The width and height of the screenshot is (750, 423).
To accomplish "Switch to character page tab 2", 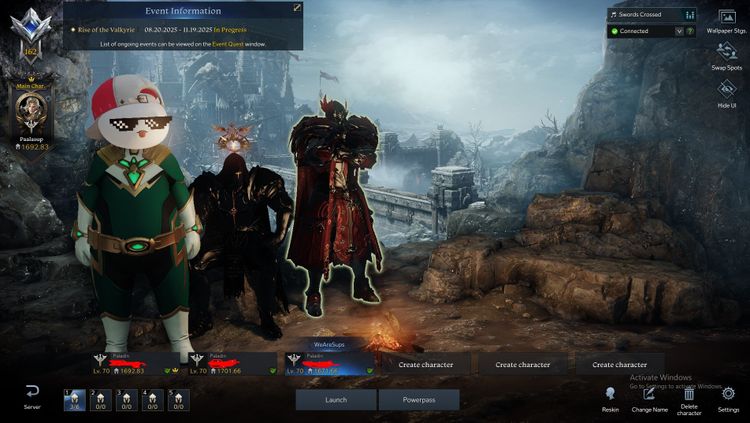I will [x=100, y=400].
